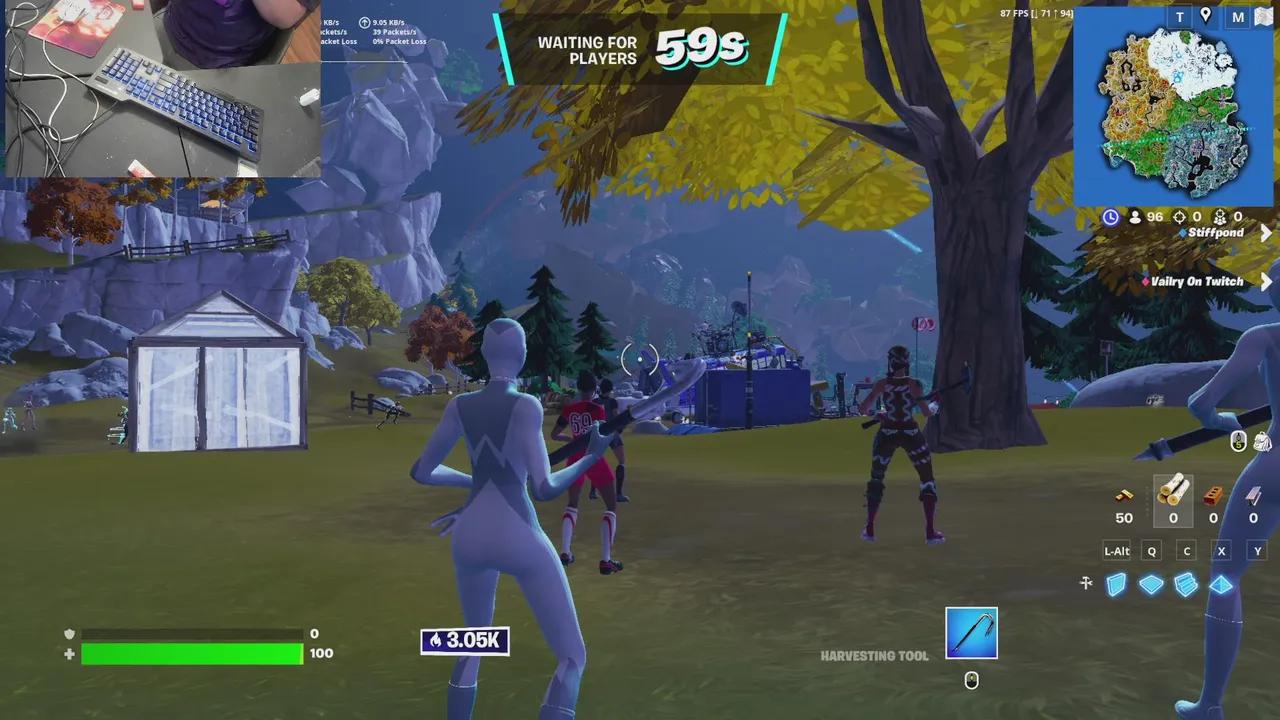Click the floor build piece icon
1280x720 pixels.
pyautogui.click(x=1151, y=585)
